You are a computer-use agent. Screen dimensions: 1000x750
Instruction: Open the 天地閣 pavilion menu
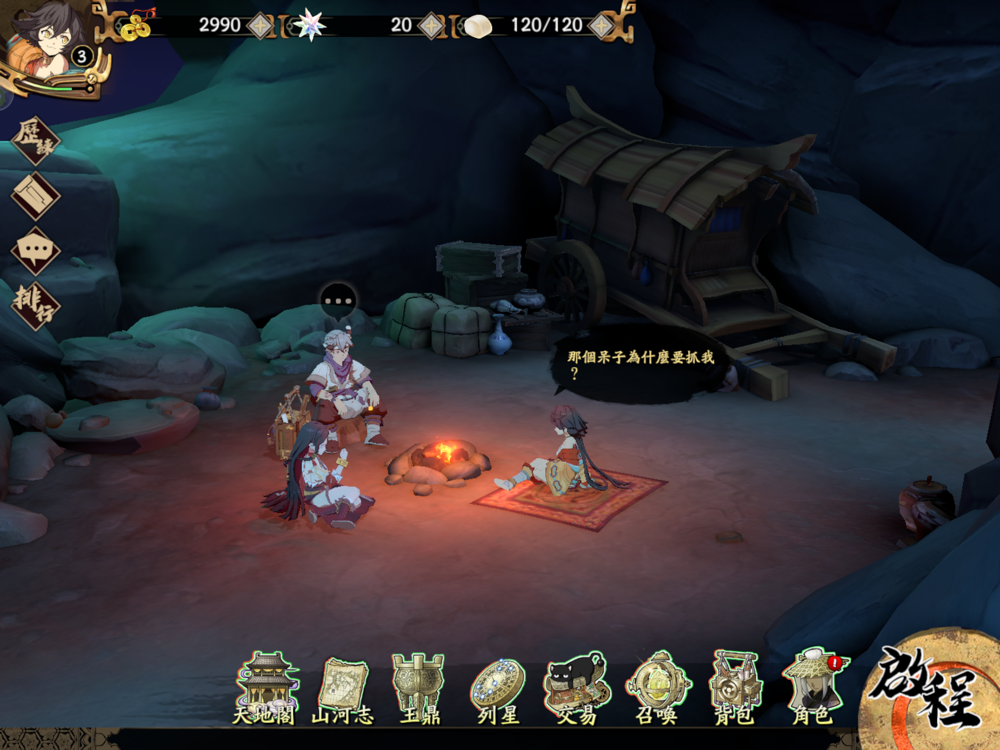click(266, 687)
